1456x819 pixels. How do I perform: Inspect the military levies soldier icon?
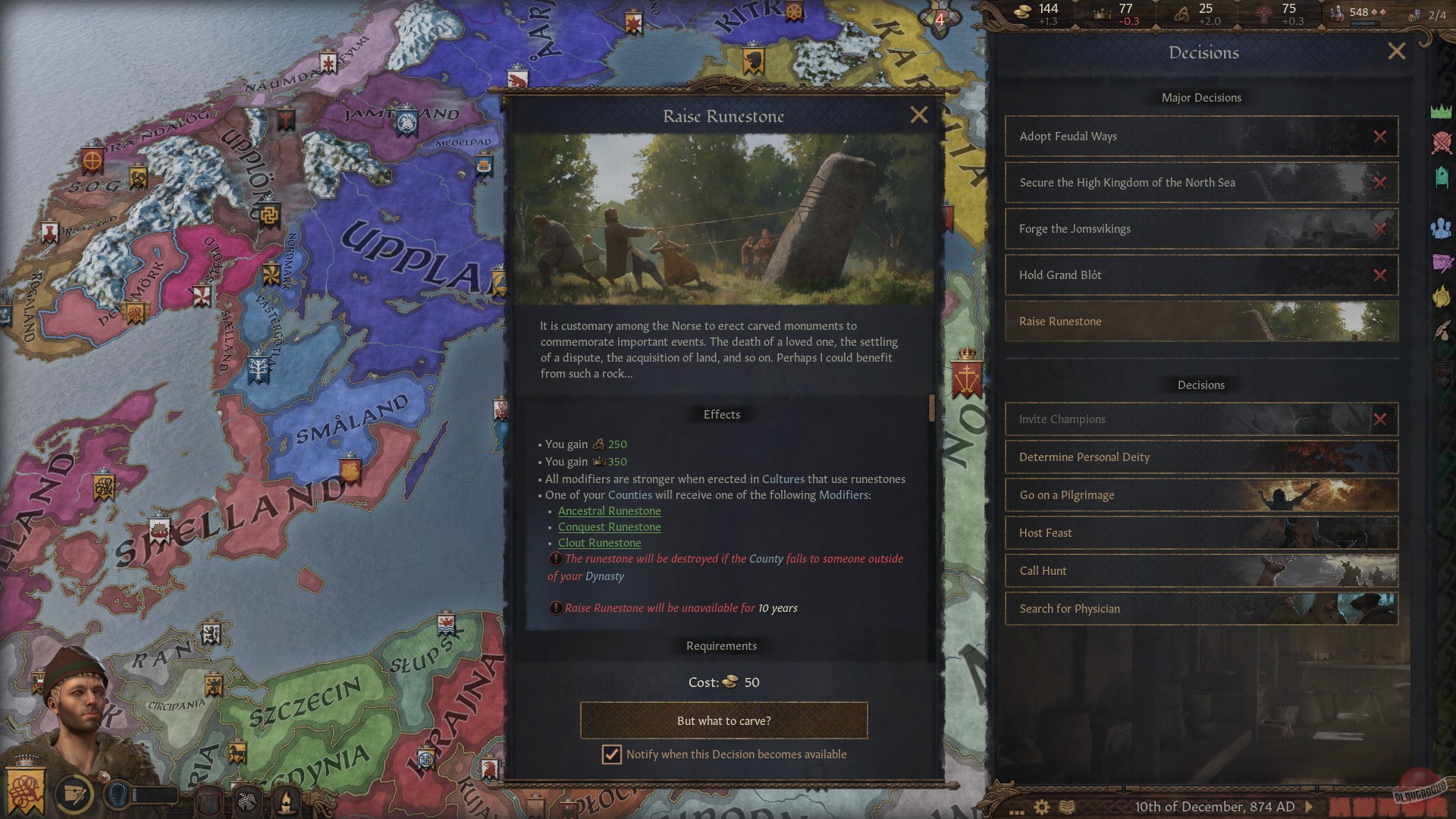point(1336,13)
